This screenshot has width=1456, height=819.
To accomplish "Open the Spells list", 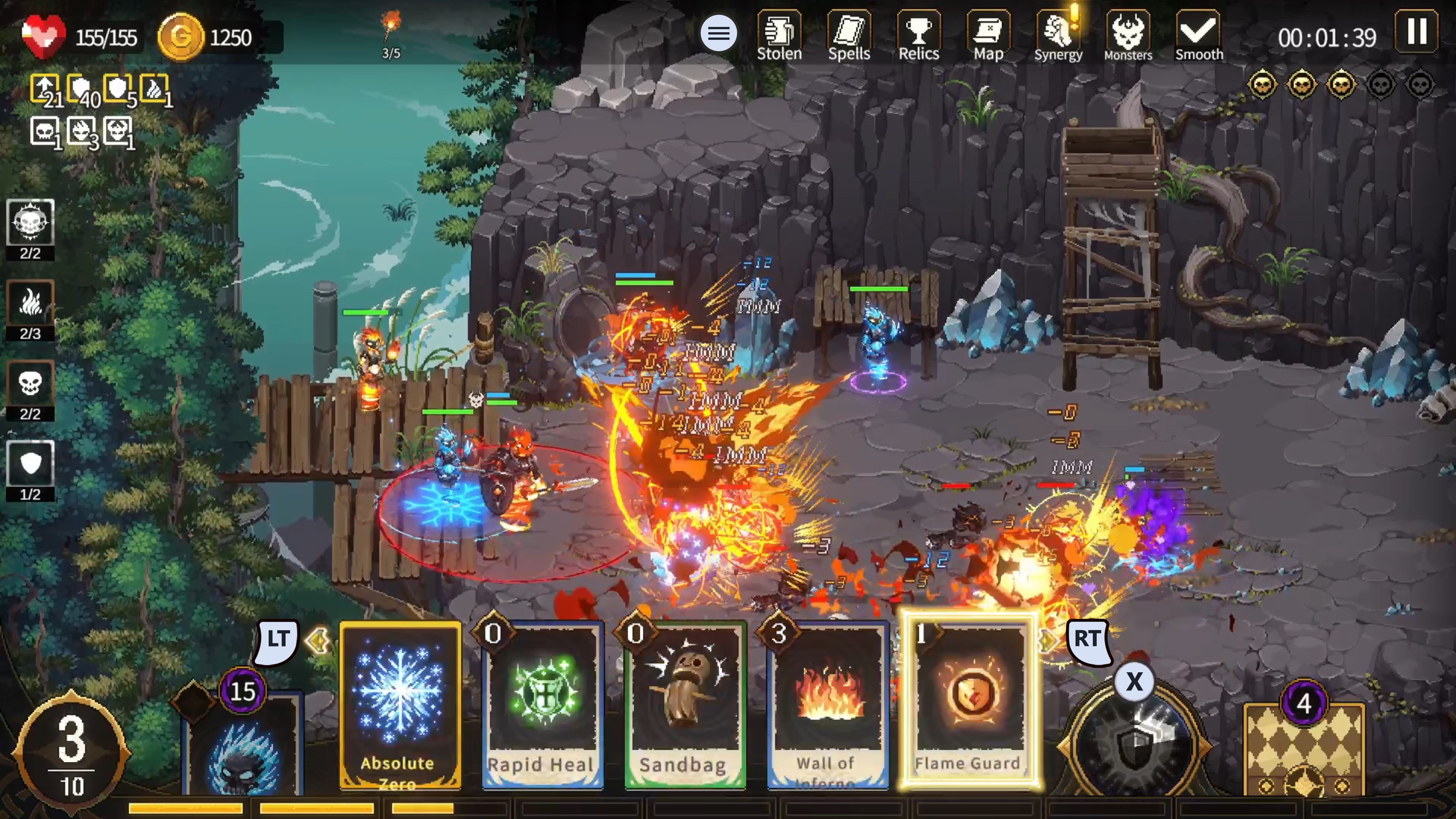I will point(849,35).
